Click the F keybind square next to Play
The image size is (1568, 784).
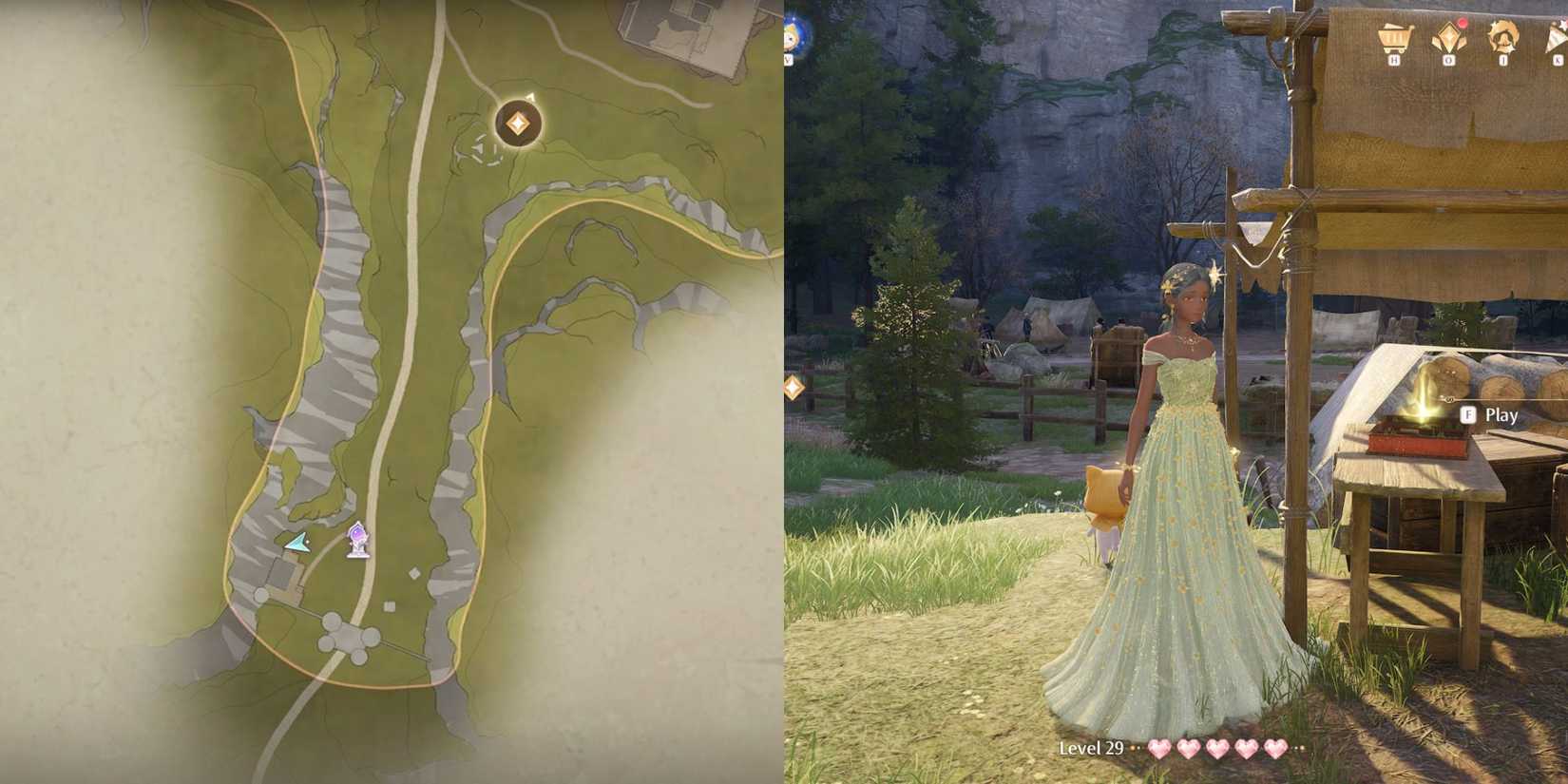(x=1468, y=414)
